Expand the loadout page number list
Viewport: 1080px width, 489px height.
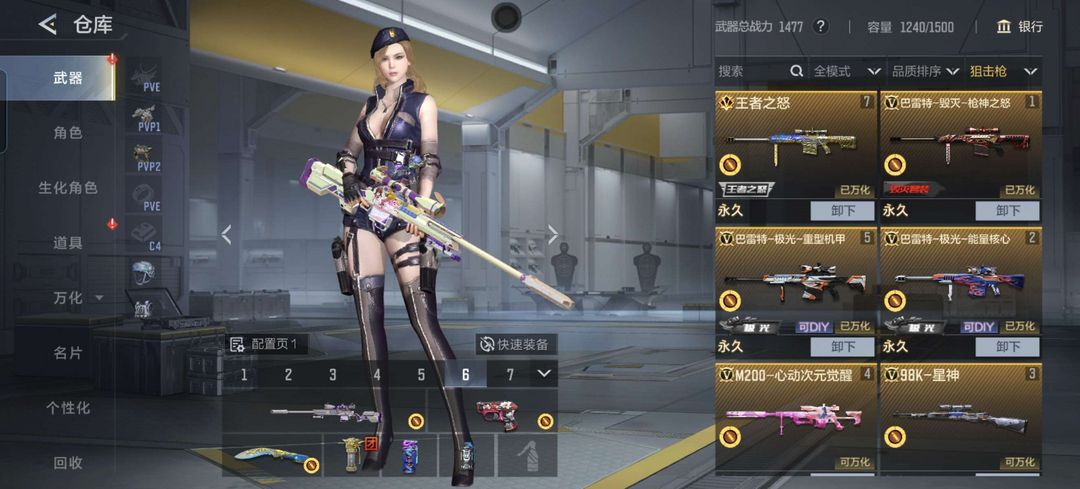(543, 374)
